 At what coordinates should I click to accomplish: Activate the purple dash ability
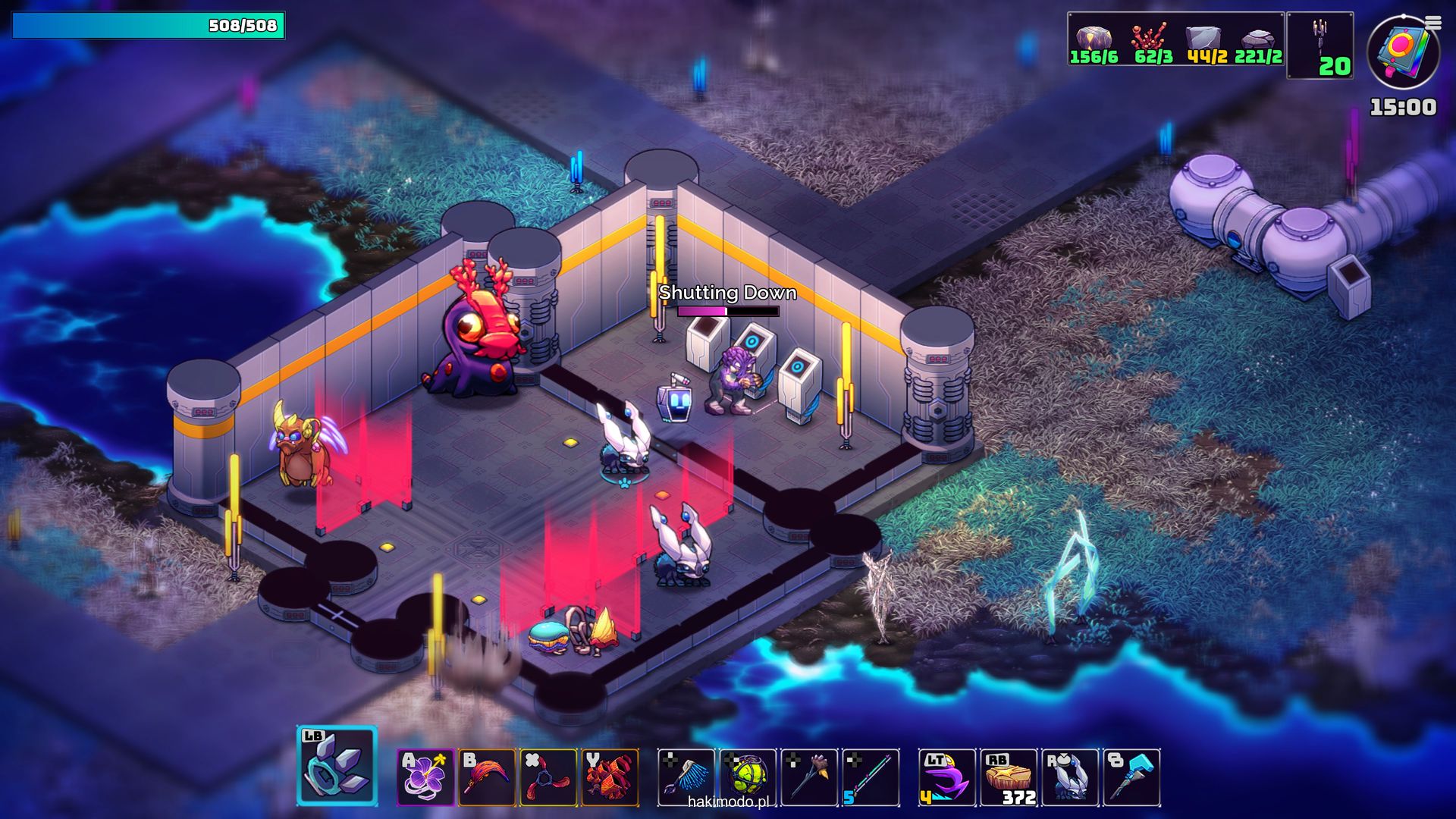[947, 777]
